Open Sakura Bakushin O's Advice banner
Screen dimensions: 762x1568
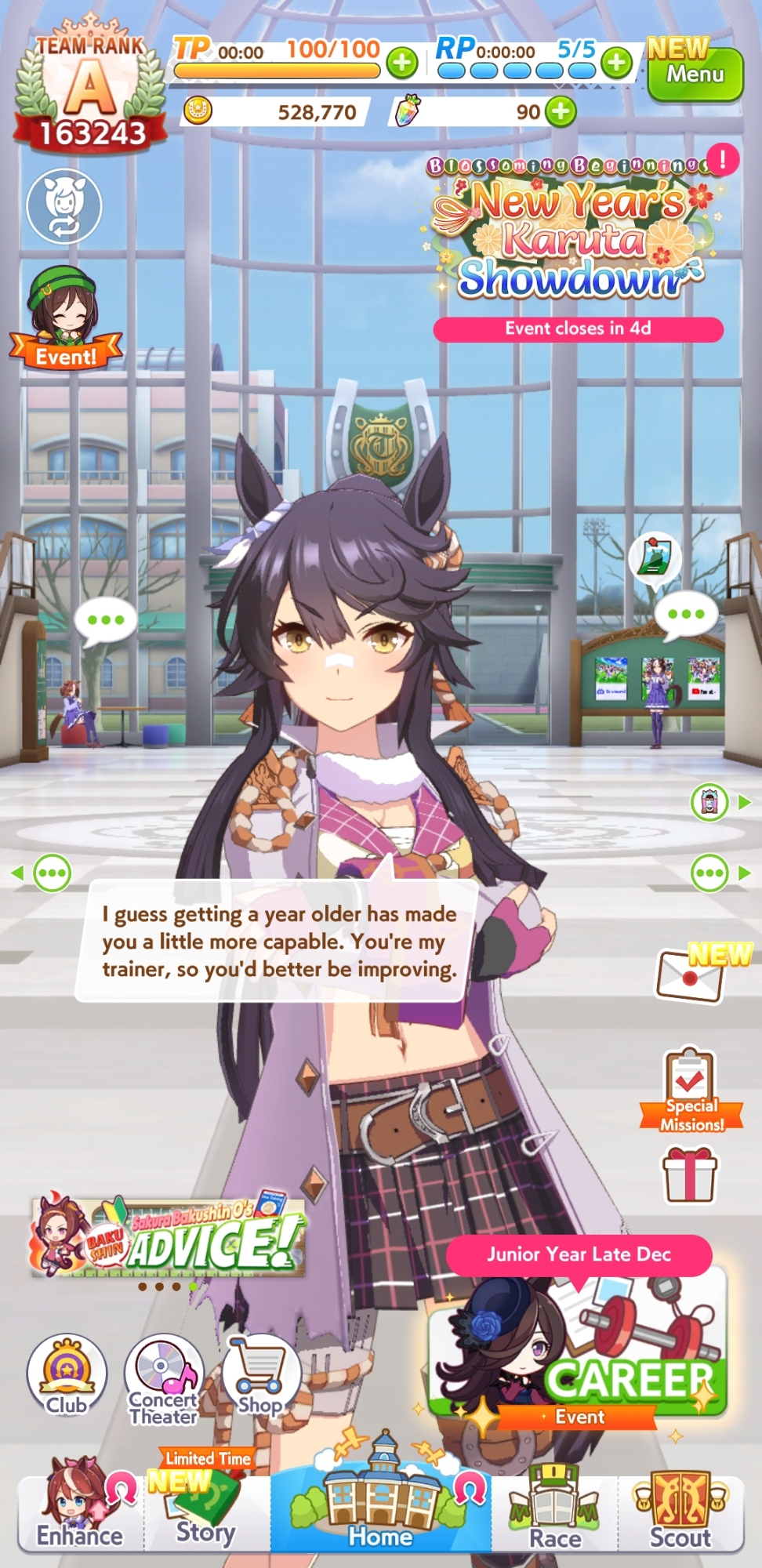click(x=168, y=1237)
